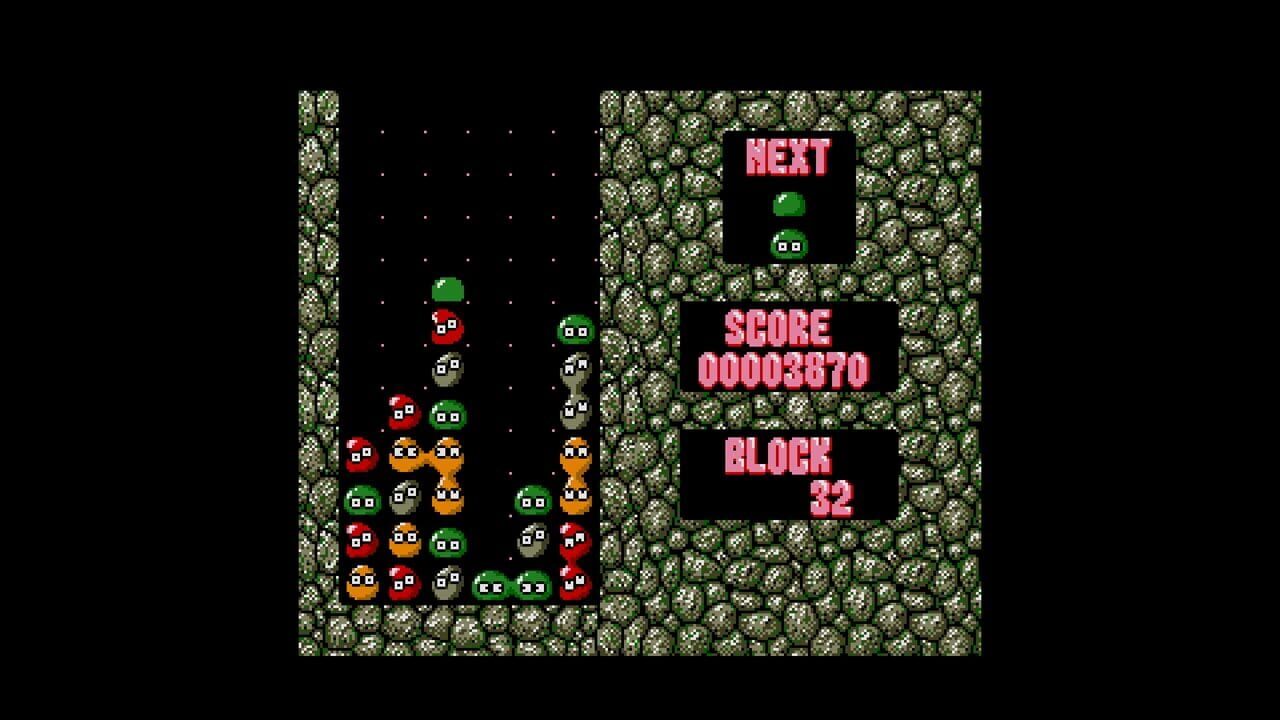Viewport: 1280px width, 720px height.
Task: Click the black background area outside the walls
Action: coord(150,360)
